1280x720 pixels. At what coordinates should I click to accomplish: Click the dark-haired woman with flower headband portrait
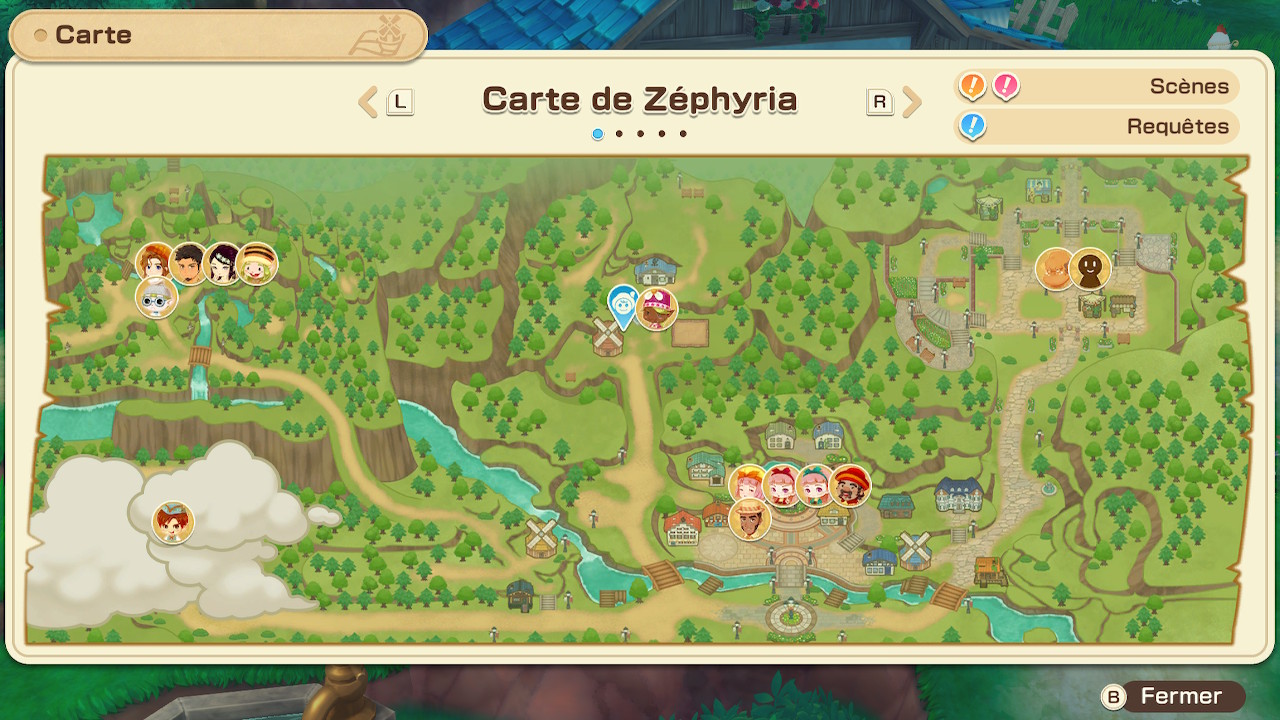click(x=222, y=265)
